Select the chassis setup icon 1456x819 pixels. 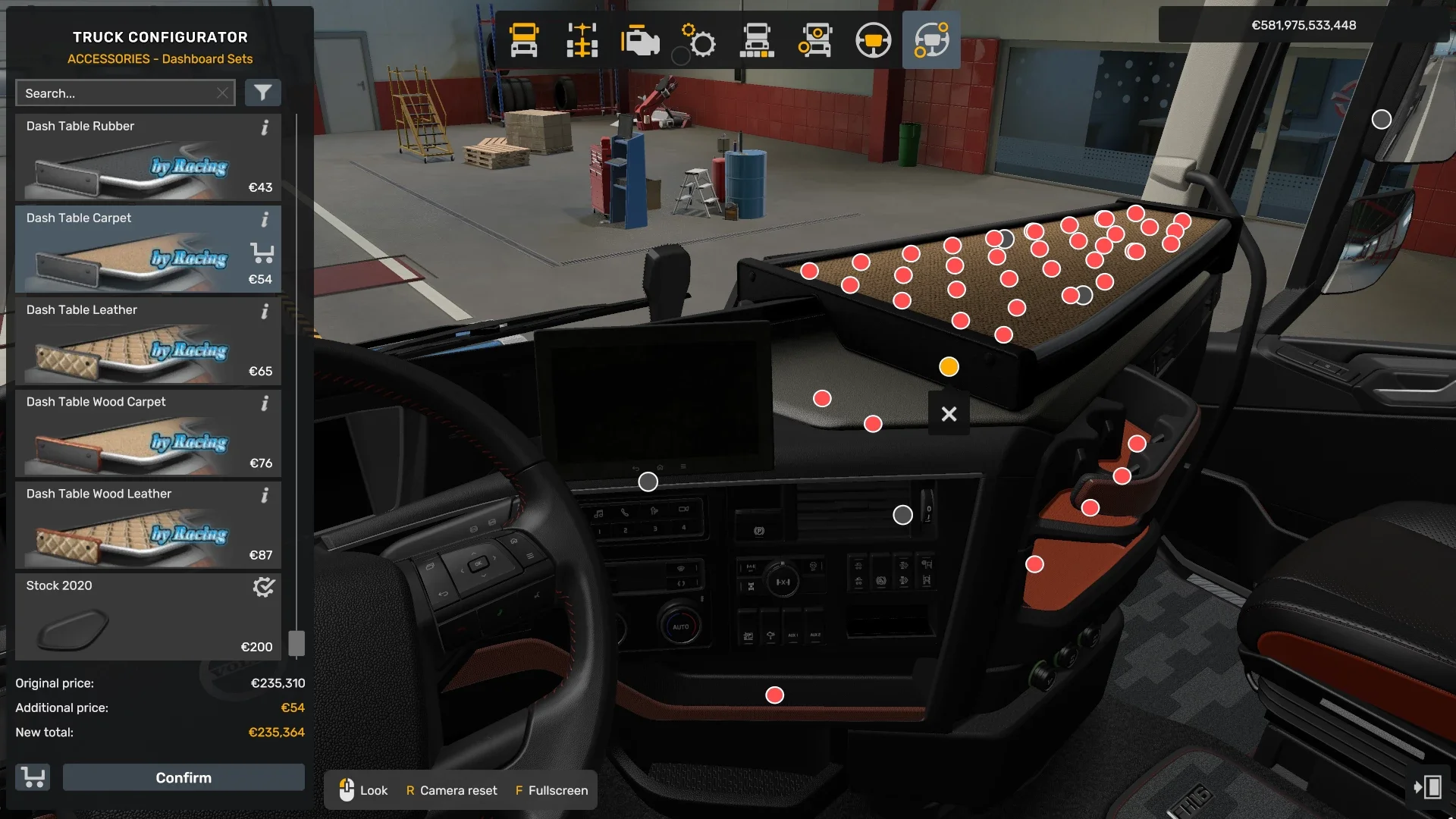pyautogui.click(x=582, y=40)
